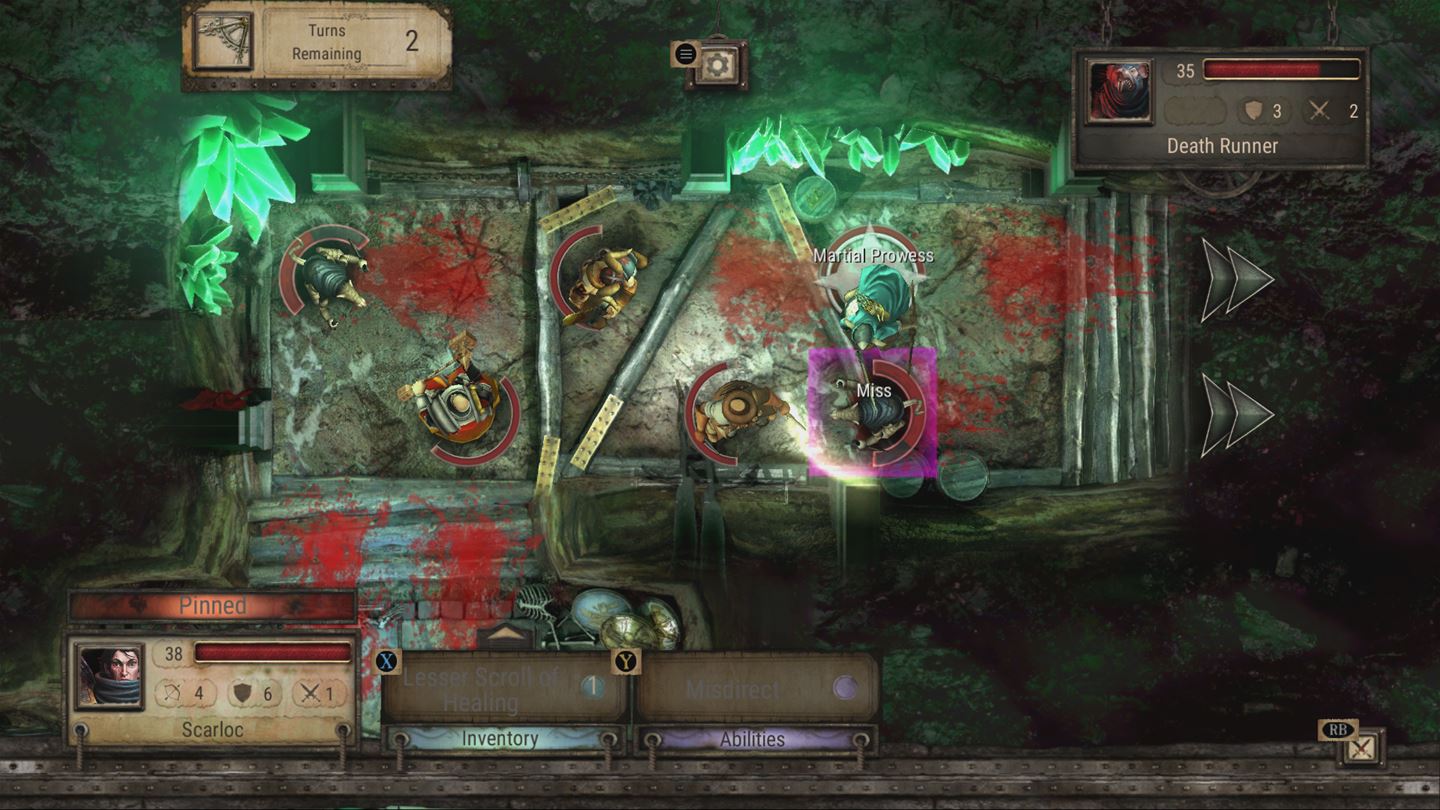Open the hamburger menu icon at top center

coord(685,53)
